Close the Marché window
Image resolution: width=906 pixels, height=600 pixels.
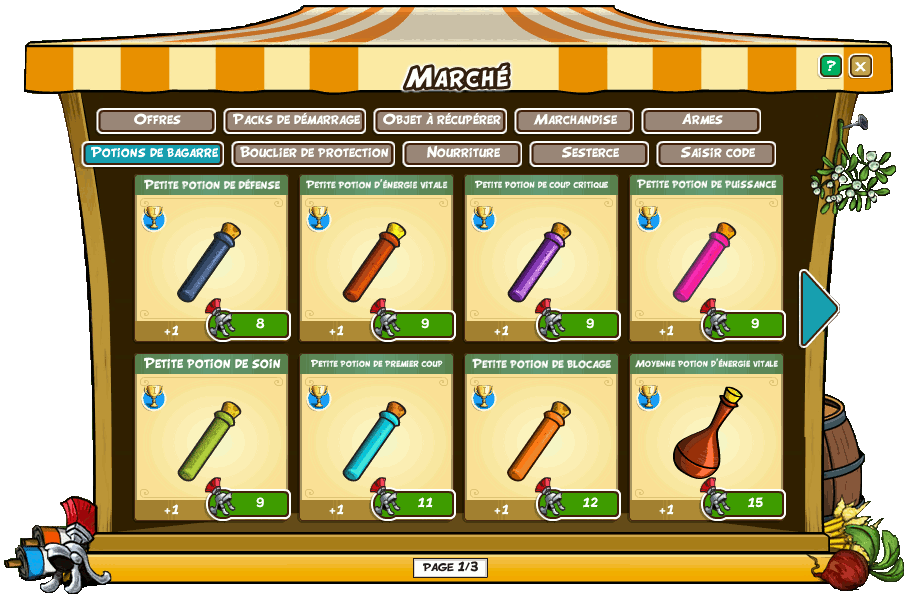pos(860,66)
